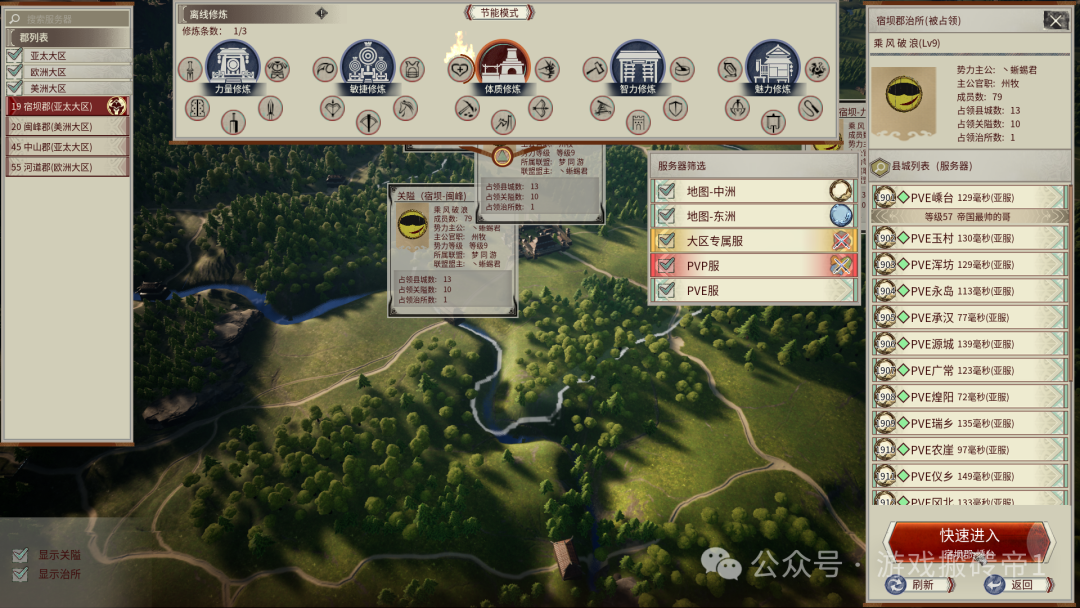The image size is (1080, 608).
Task: Toggle the 亚太大区 region checkbox
Action: point(15,56)
